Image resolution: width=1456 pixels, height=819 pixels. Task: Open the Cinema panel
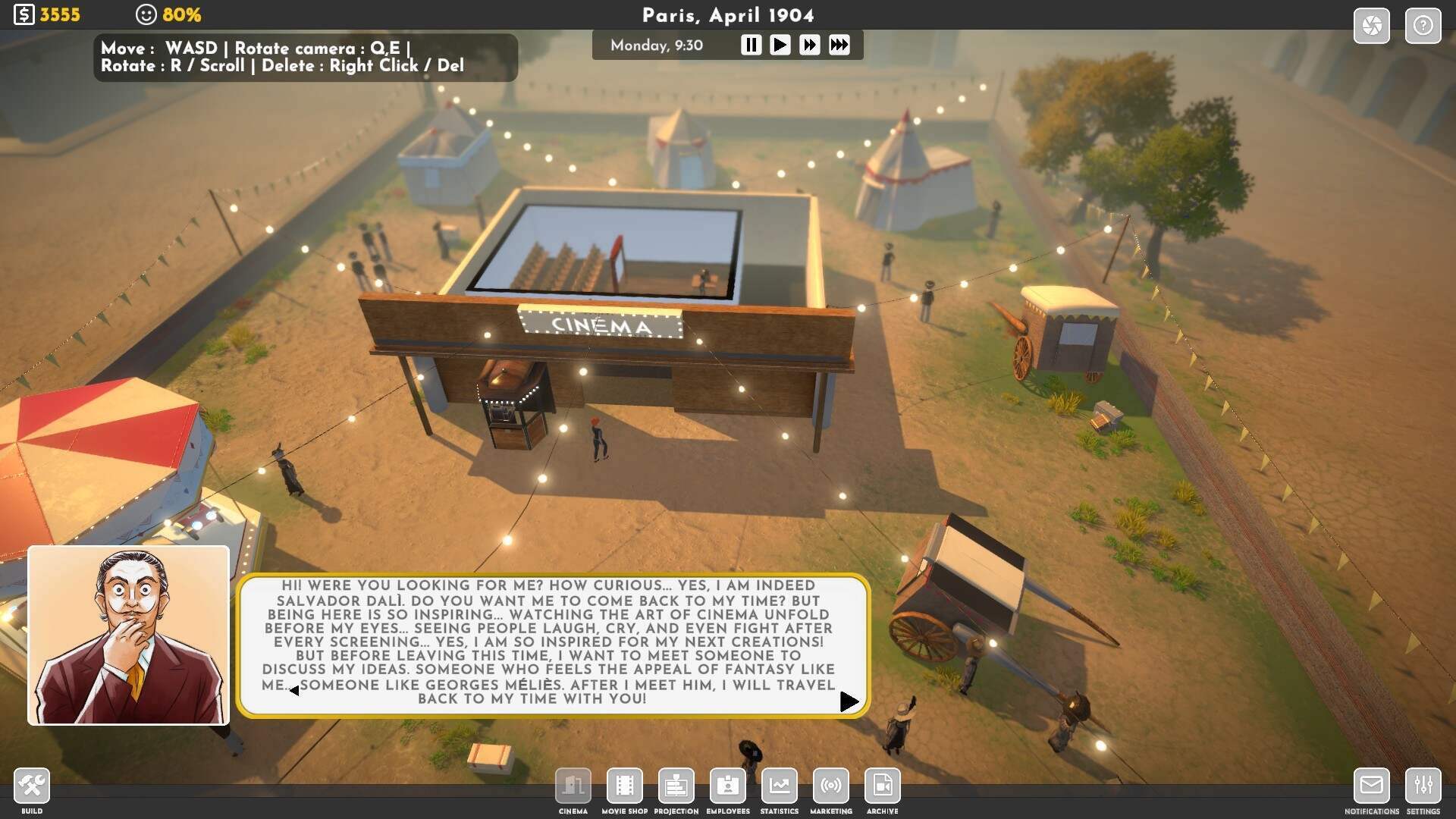tap(573, 786)
